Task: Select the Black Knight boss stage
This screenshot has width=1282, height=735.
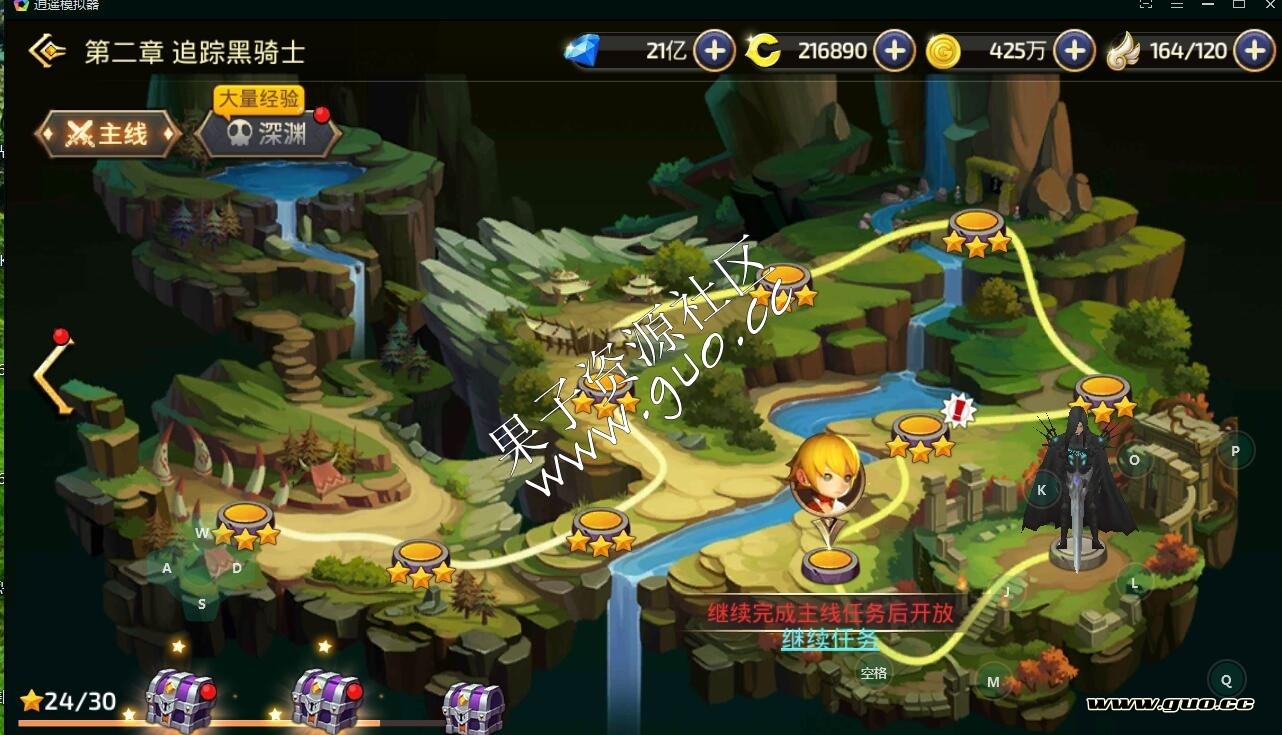Action: pyautogui.click(x=1078, y=490)
